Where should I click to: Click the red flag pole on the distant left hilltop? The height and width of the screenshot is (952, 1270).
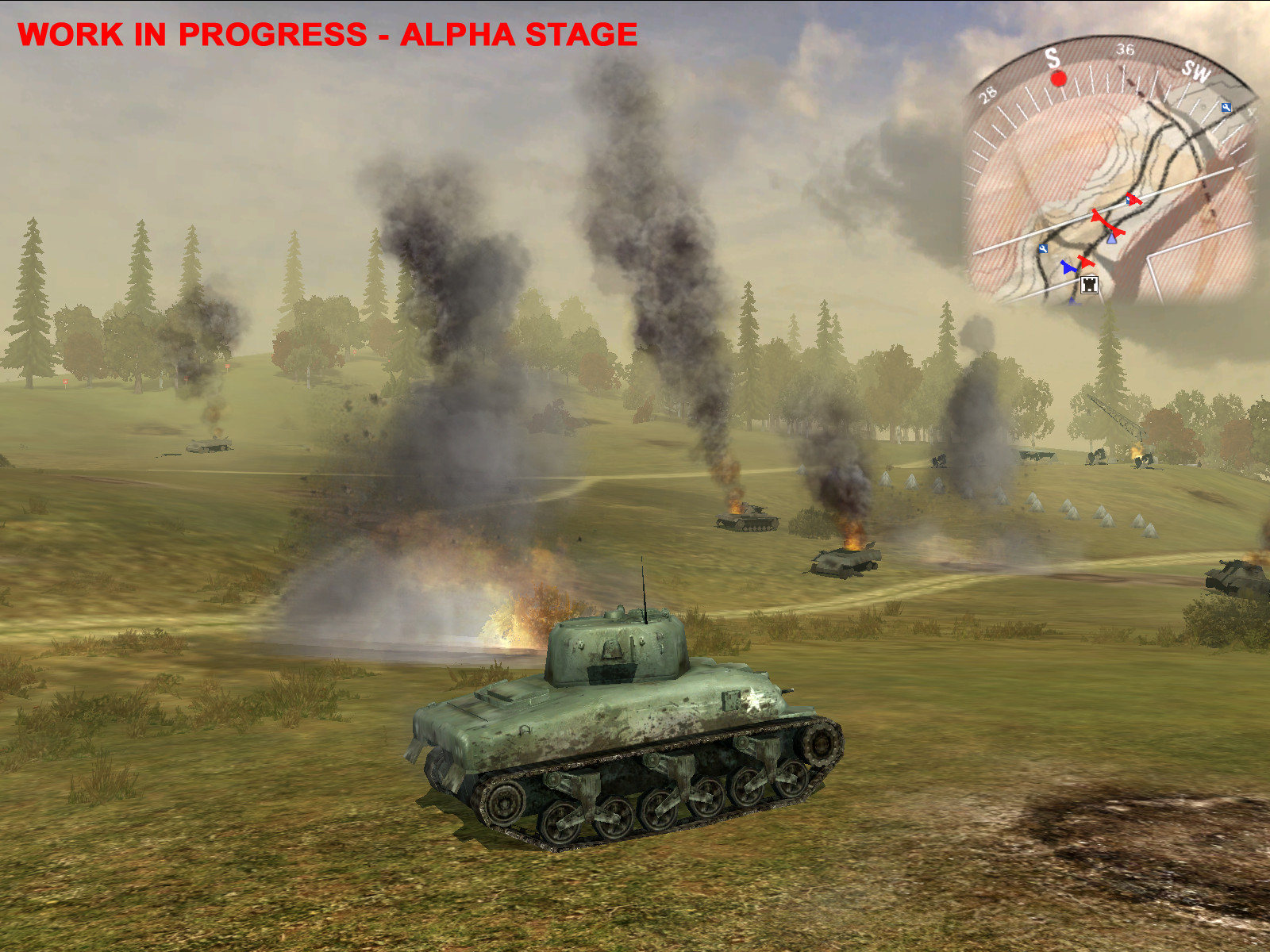(x=65, y=381)
